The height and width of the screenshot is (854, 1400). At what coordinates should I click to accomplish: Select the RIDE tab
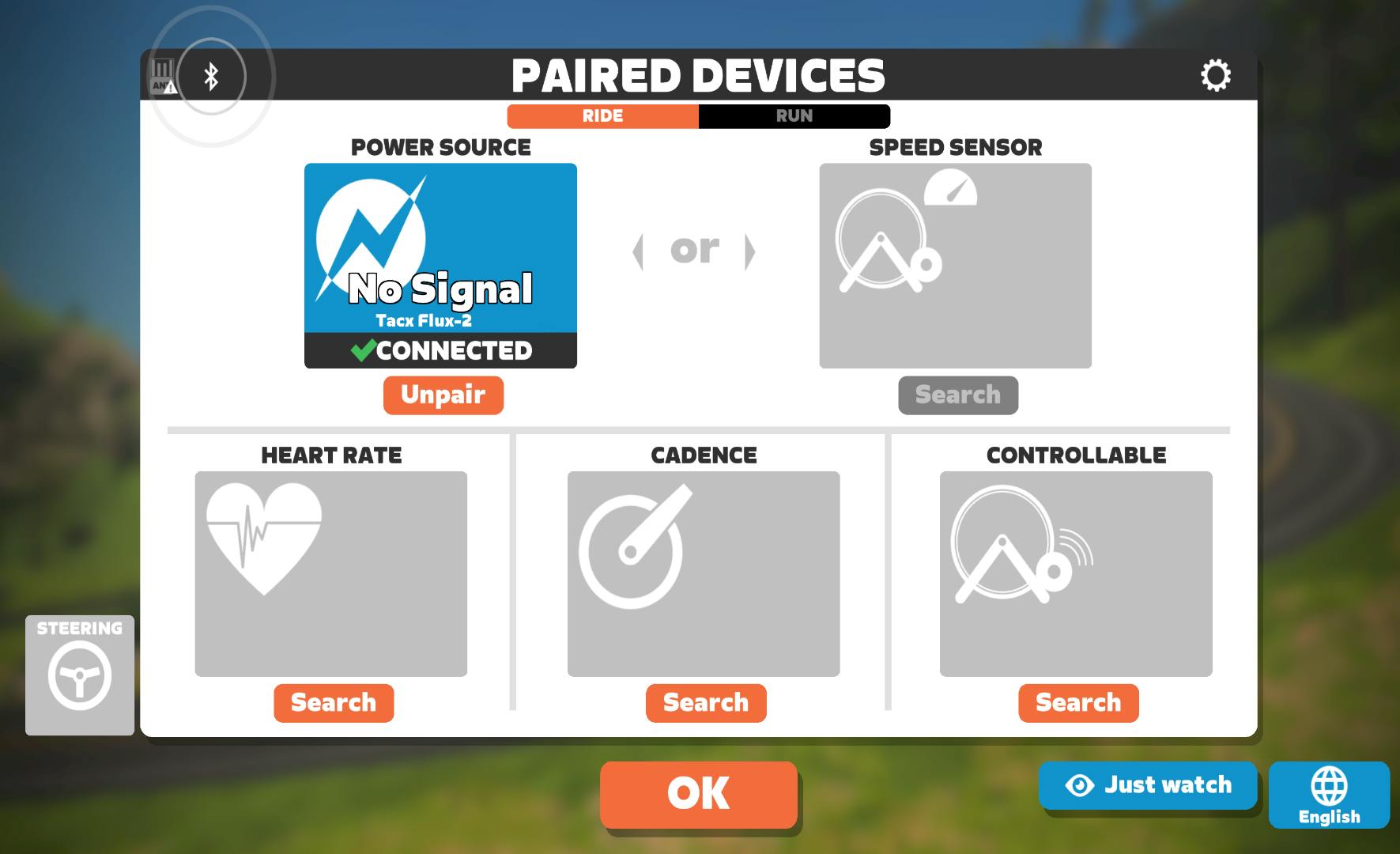(603, 115)
